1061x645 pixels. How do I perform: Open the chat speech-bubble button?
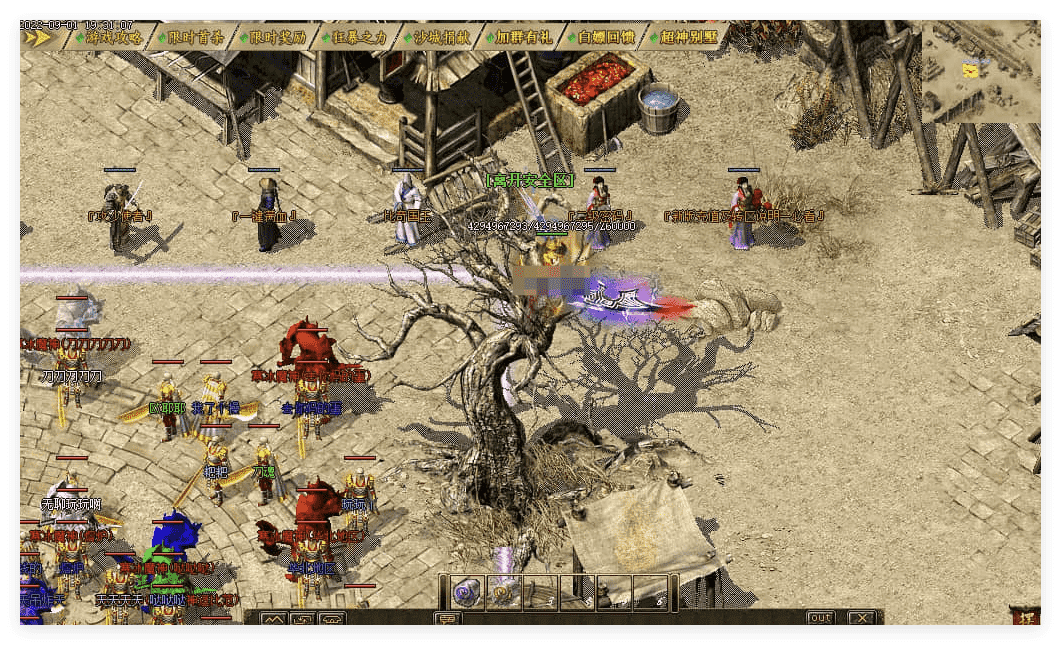point(447,618)
